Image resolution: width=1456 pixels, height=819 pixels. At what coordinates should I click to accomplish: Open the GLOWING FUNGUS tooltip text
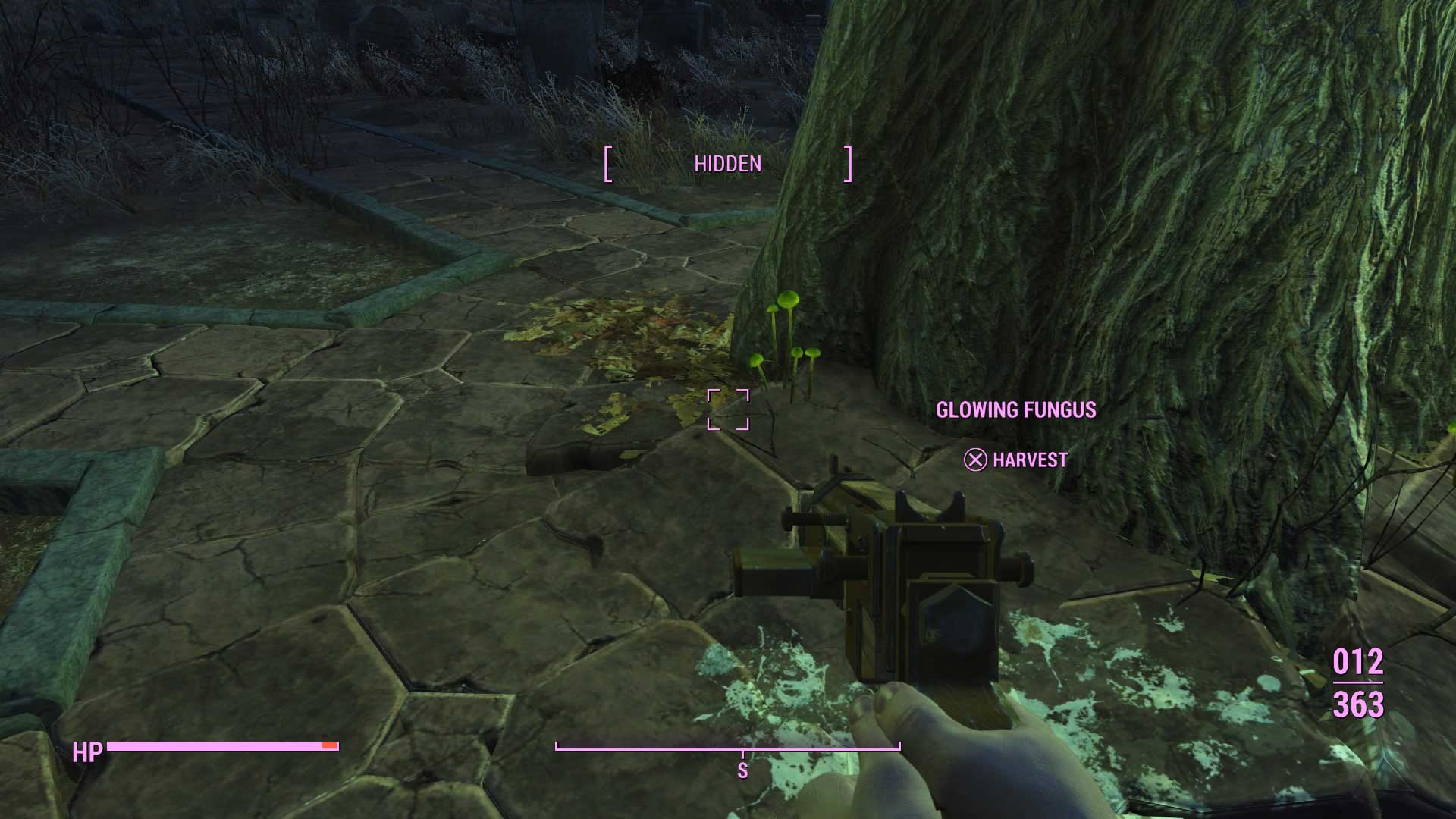(1017, 409)
